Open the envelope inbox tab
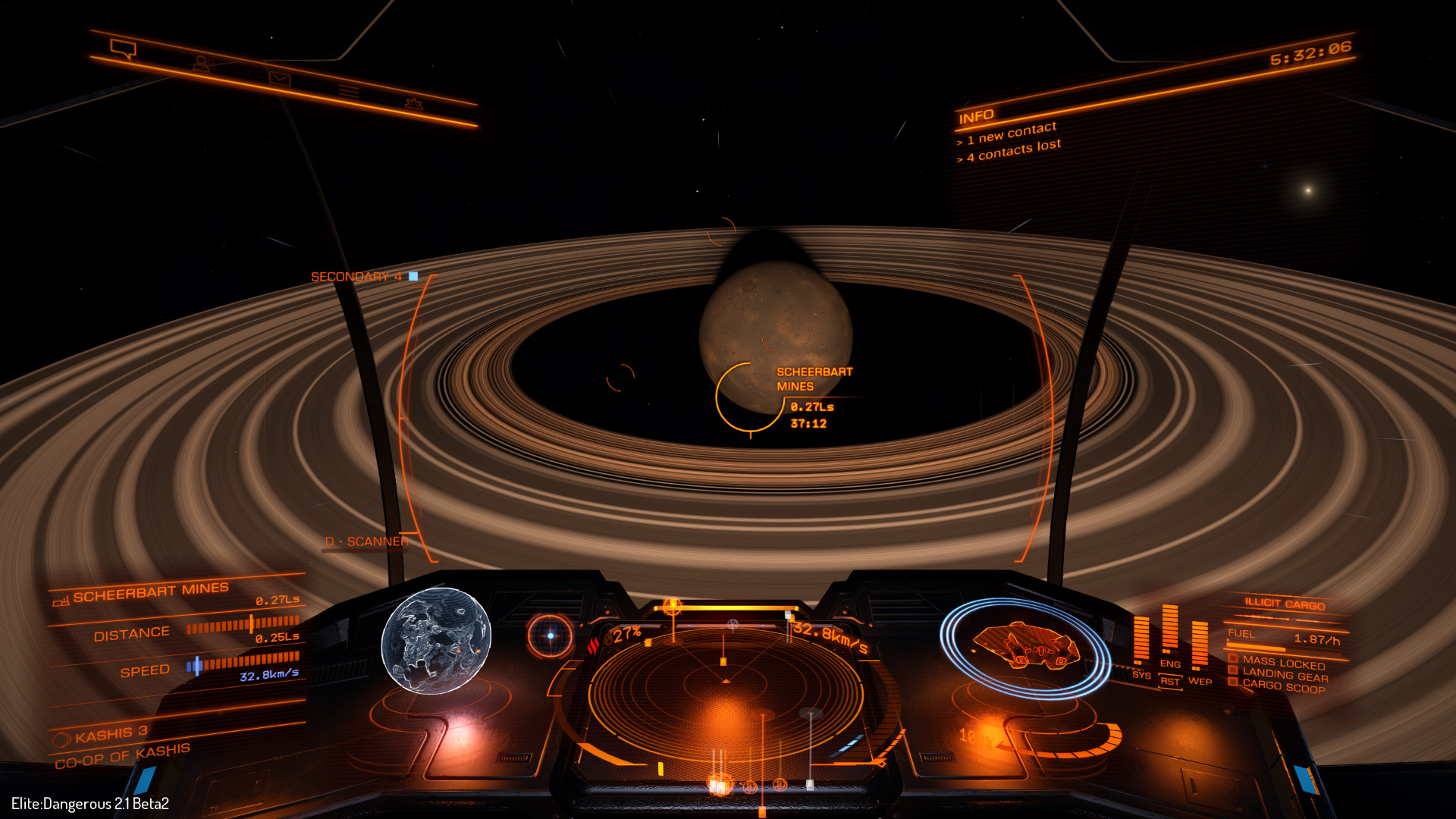1456x819 pixels. (x=279, y=78)
